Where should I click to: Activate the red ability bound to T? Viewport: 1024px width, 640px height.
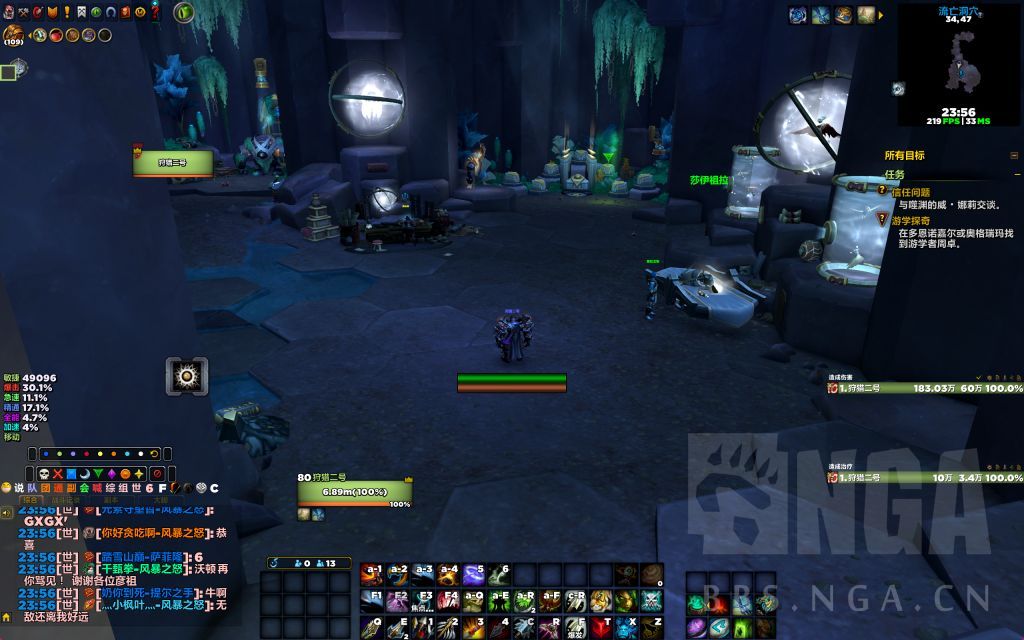pyautogui.click(x=602, y=627)
